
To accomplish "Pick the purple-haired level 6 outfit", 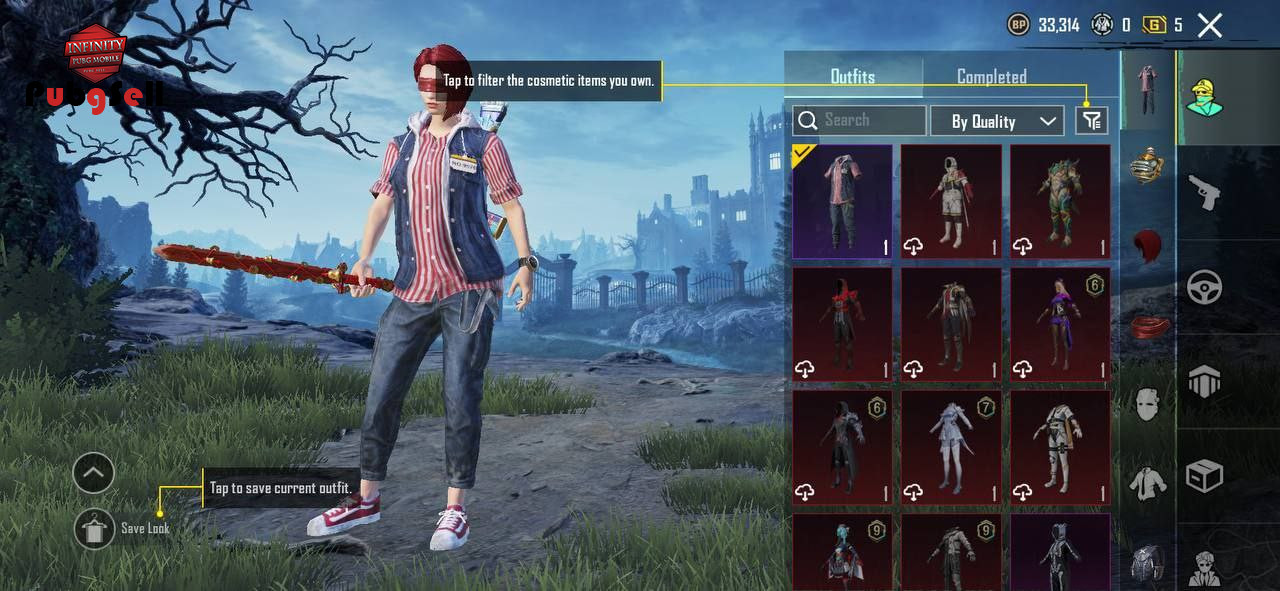I will pyautogui.click(x=1060, y=324).
